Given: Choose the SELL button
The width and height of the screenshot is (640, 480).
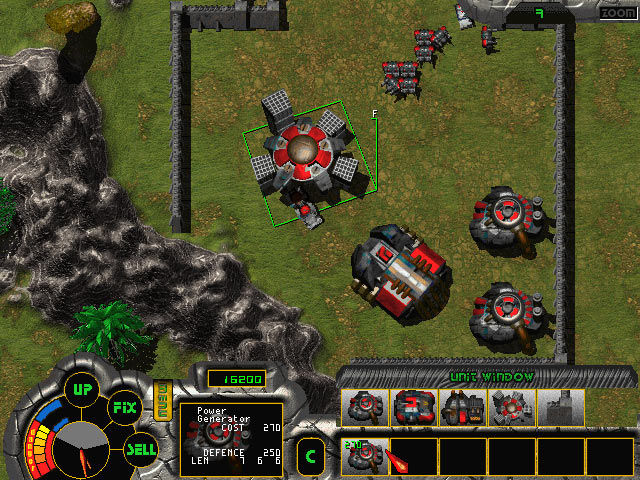Looking at the screenshot, I should (141, 449).
